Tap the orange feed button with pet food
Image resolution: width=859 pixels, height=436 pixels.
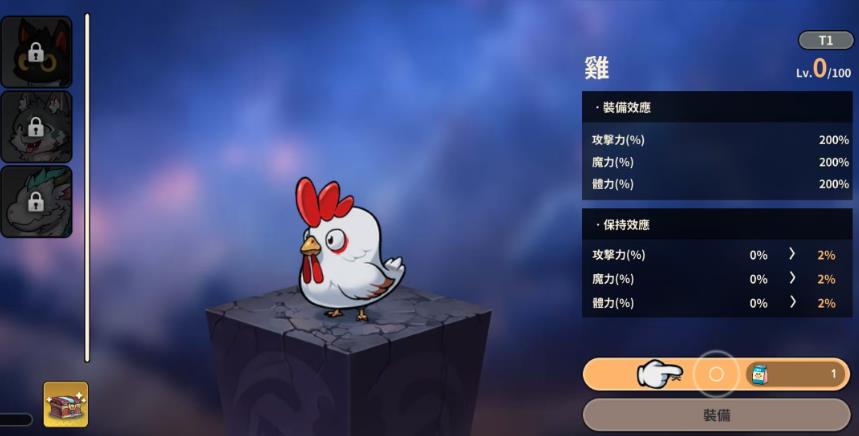(x=715, y=374)
